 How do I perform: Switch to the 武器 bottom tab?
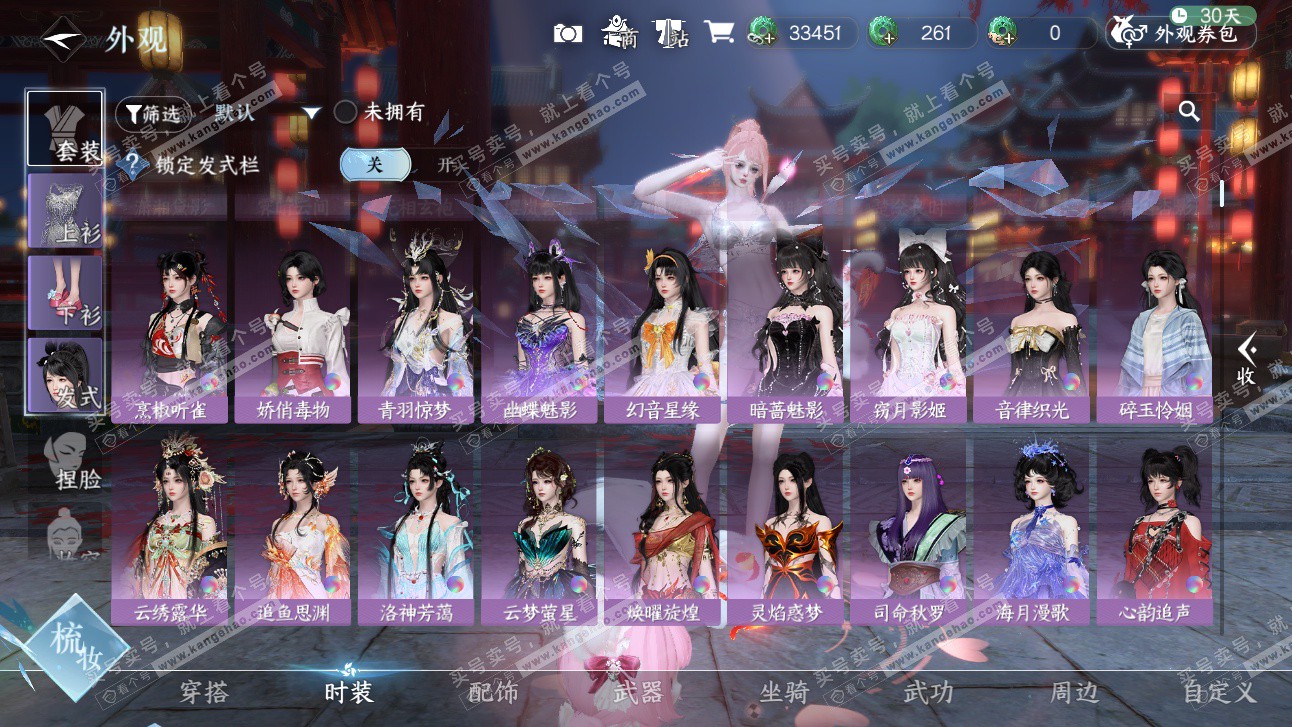638,692
